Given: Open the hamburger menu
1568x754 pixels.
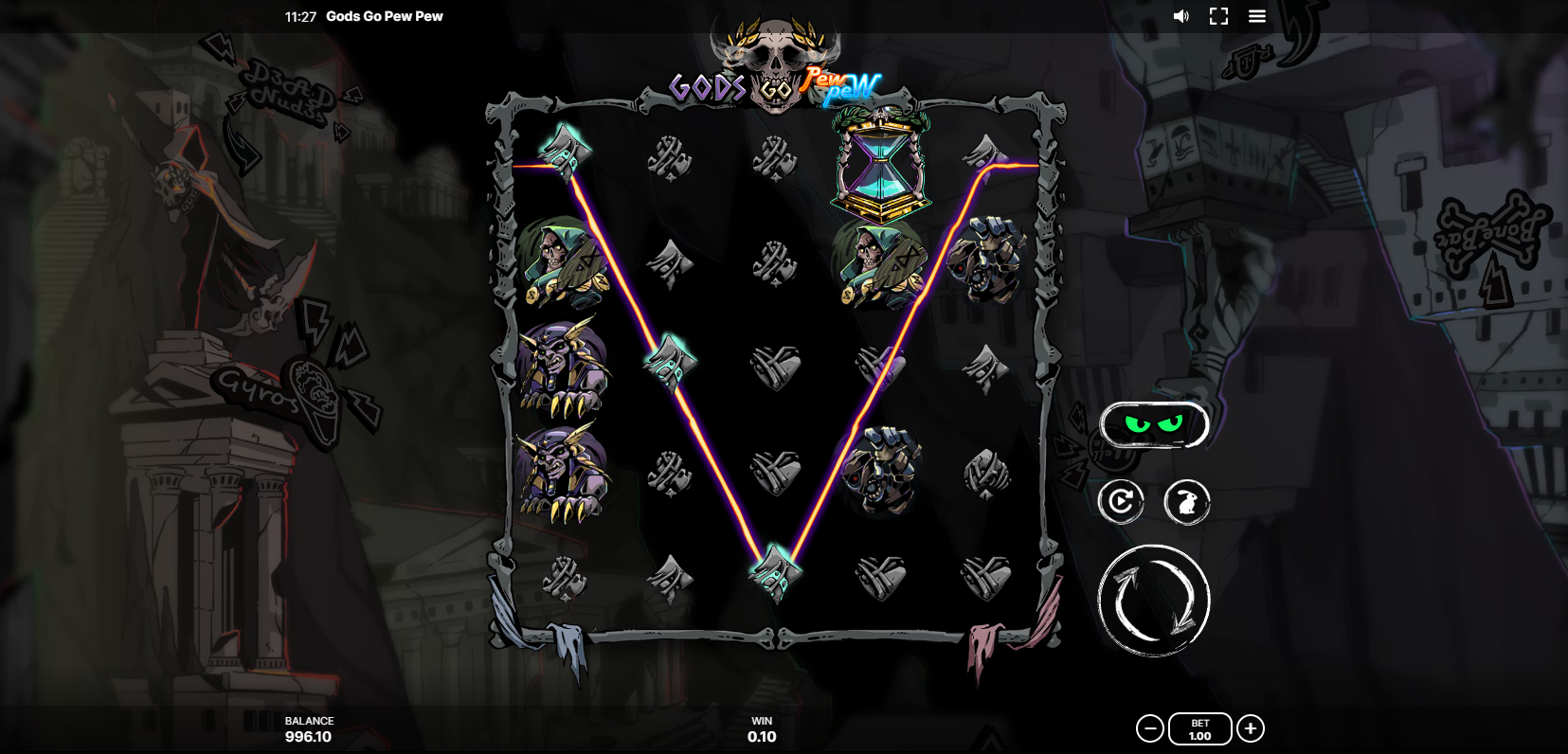Looking at the screenshot, I should tap(1257, 16).
